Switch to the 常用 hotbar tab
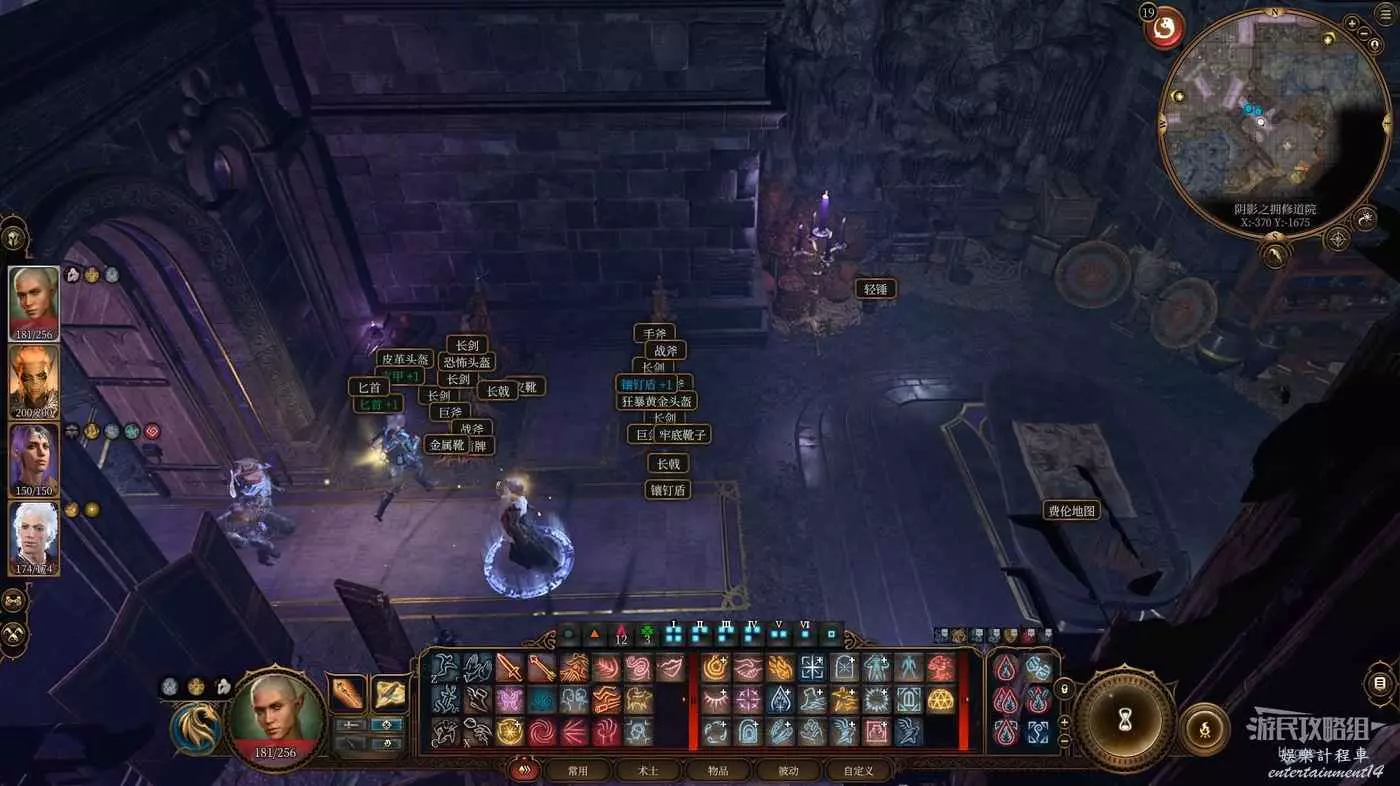The width and height of the screenshot is (1400, 786). pos(577,771)
